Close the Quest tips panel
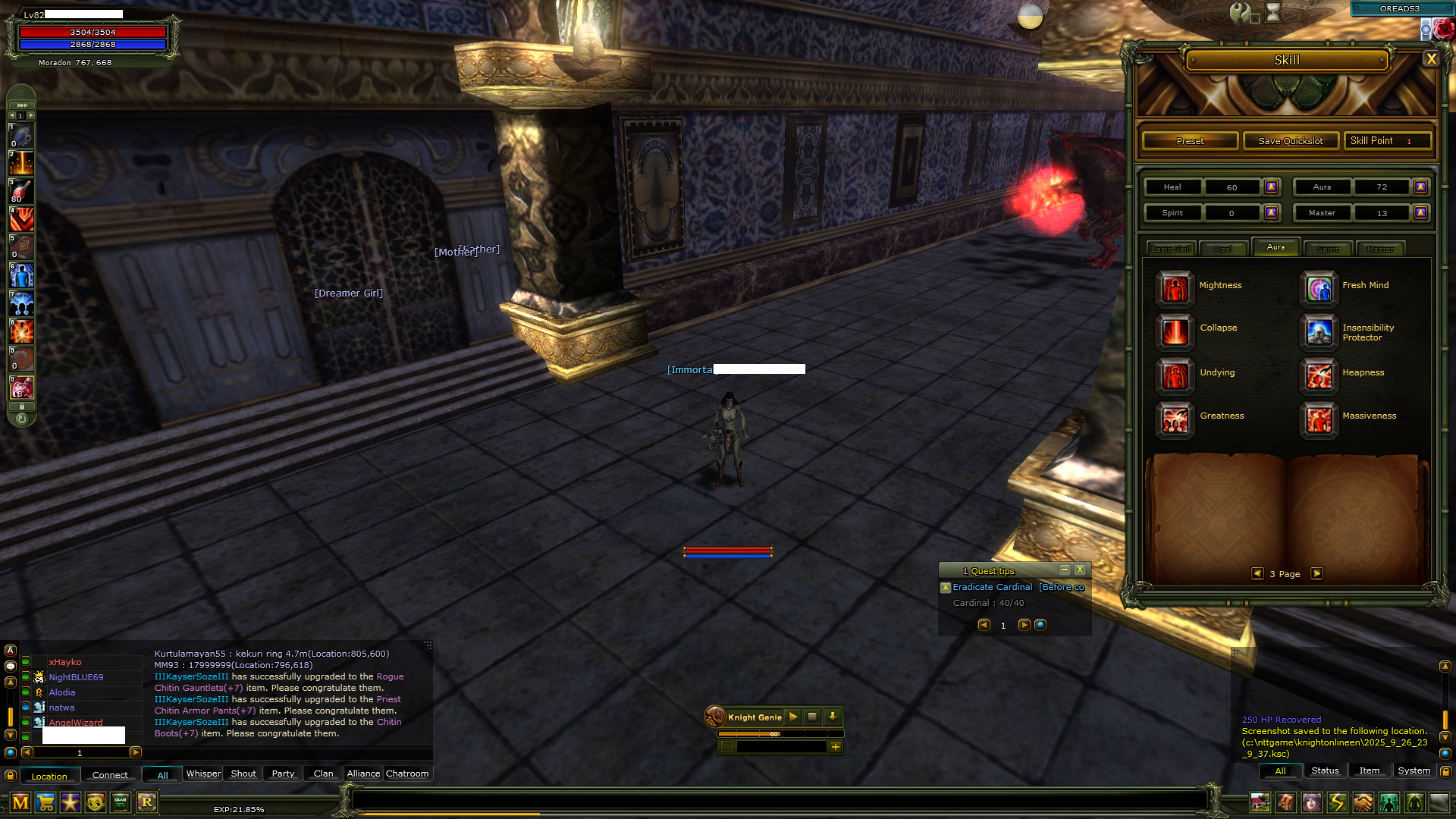Image resolution: width=1456 pixels, height=819 pixels. (x=1080, y=570)
